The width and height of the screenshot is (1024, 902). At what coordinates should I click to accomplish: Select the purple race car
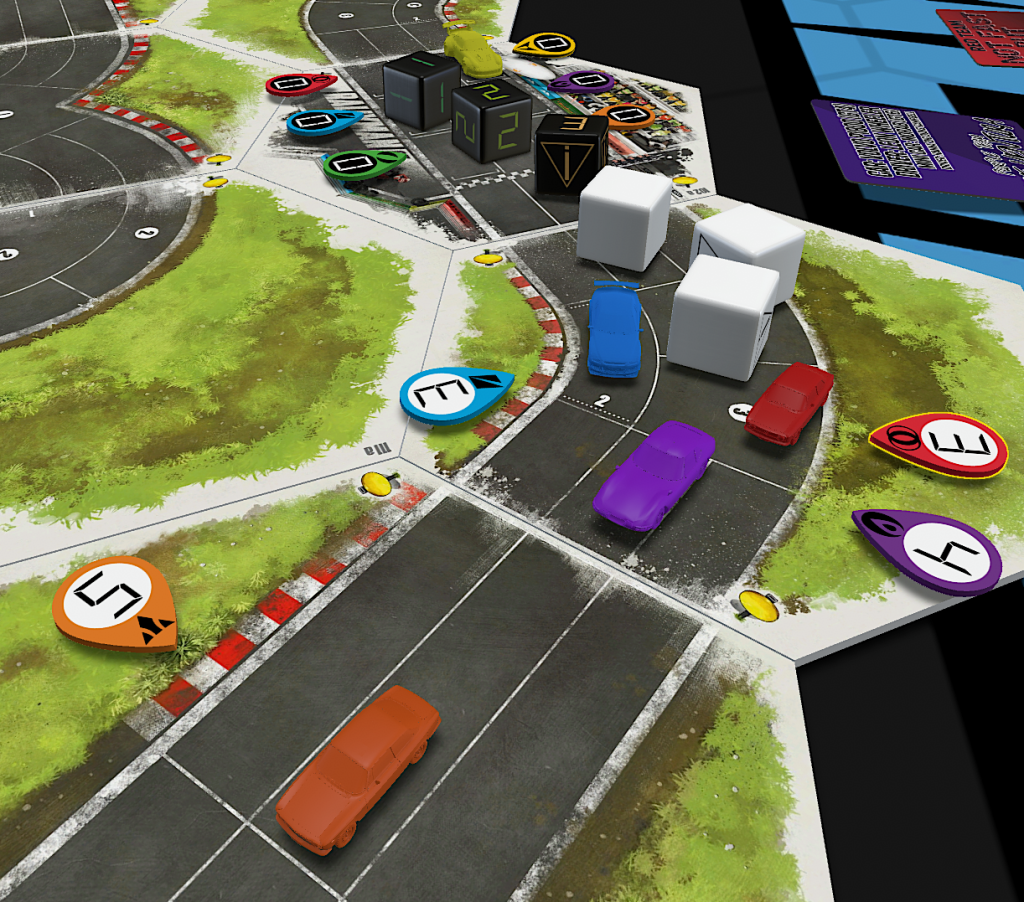(x=655, y=473)
